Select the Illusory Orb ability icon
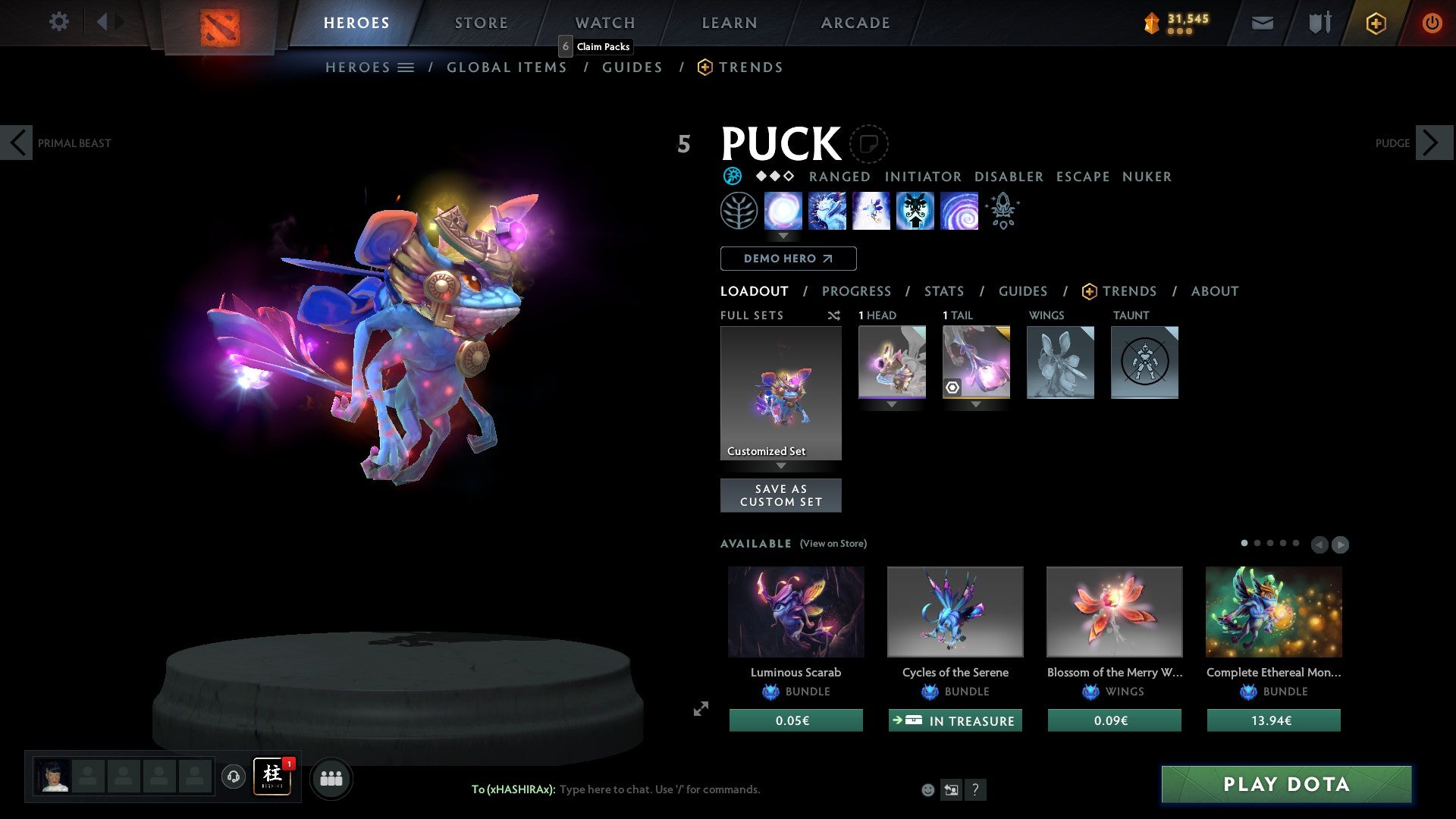 coord(784,211)
